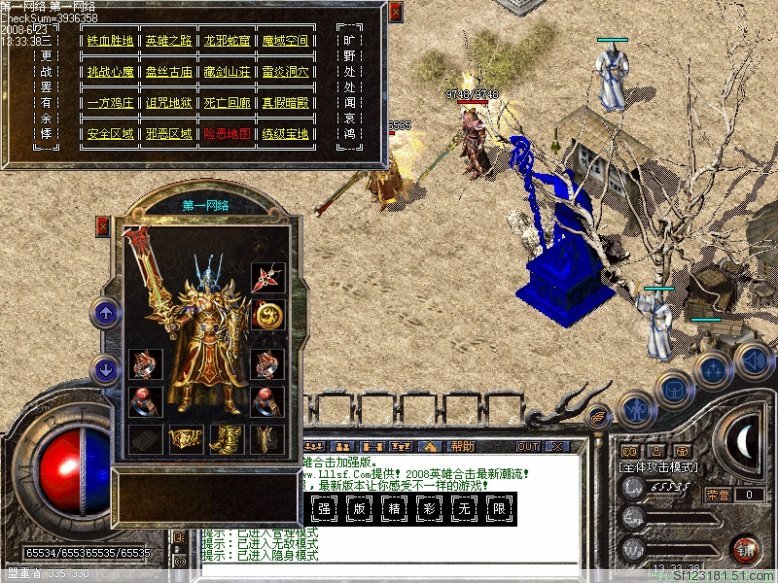The image size is (778, 583).
Task: Click the down arrow beside the equipment panel
Action: (105, 370)
